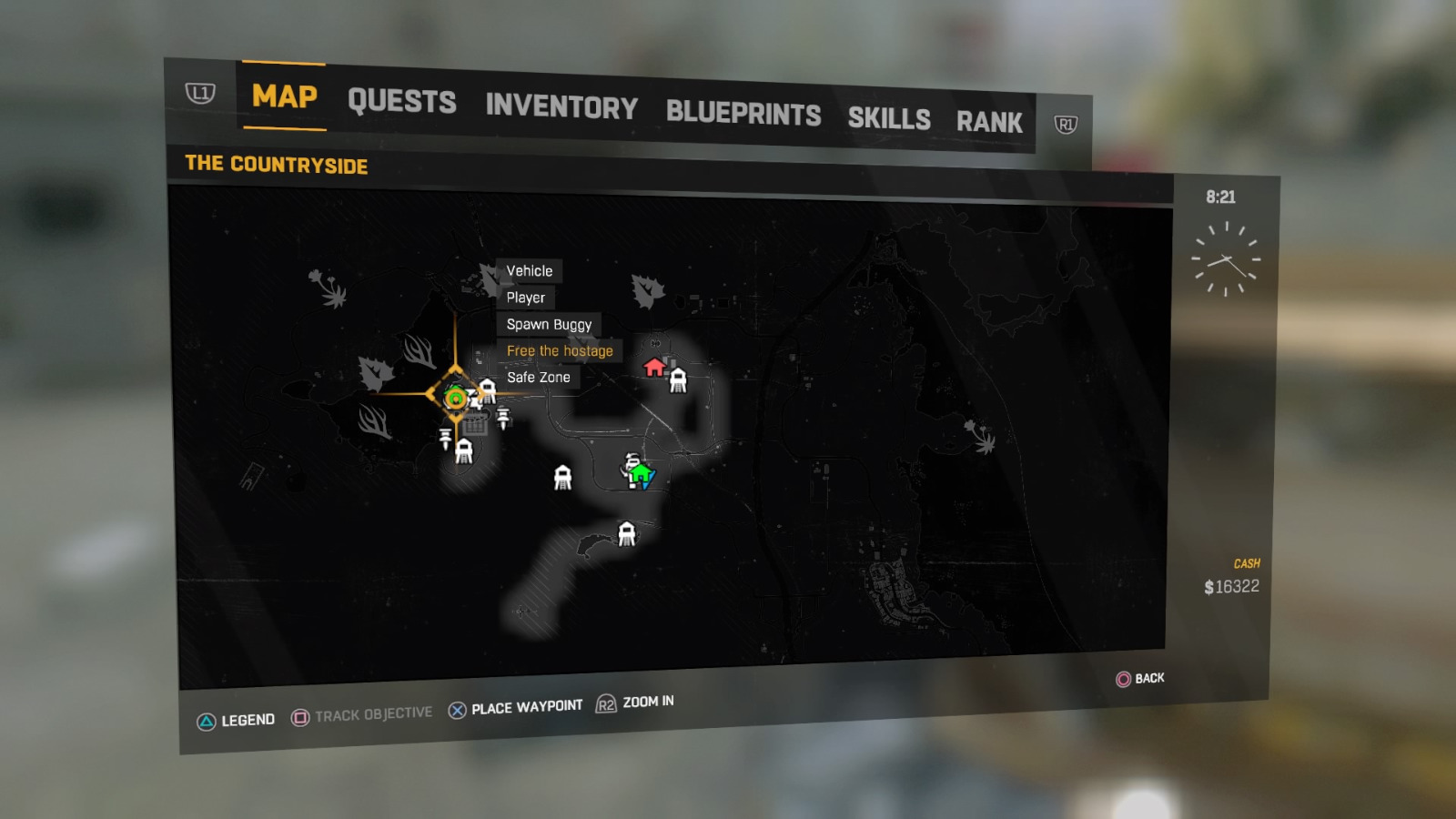
Task: Switch to the QUESTS tab
Action: point(403,102)
